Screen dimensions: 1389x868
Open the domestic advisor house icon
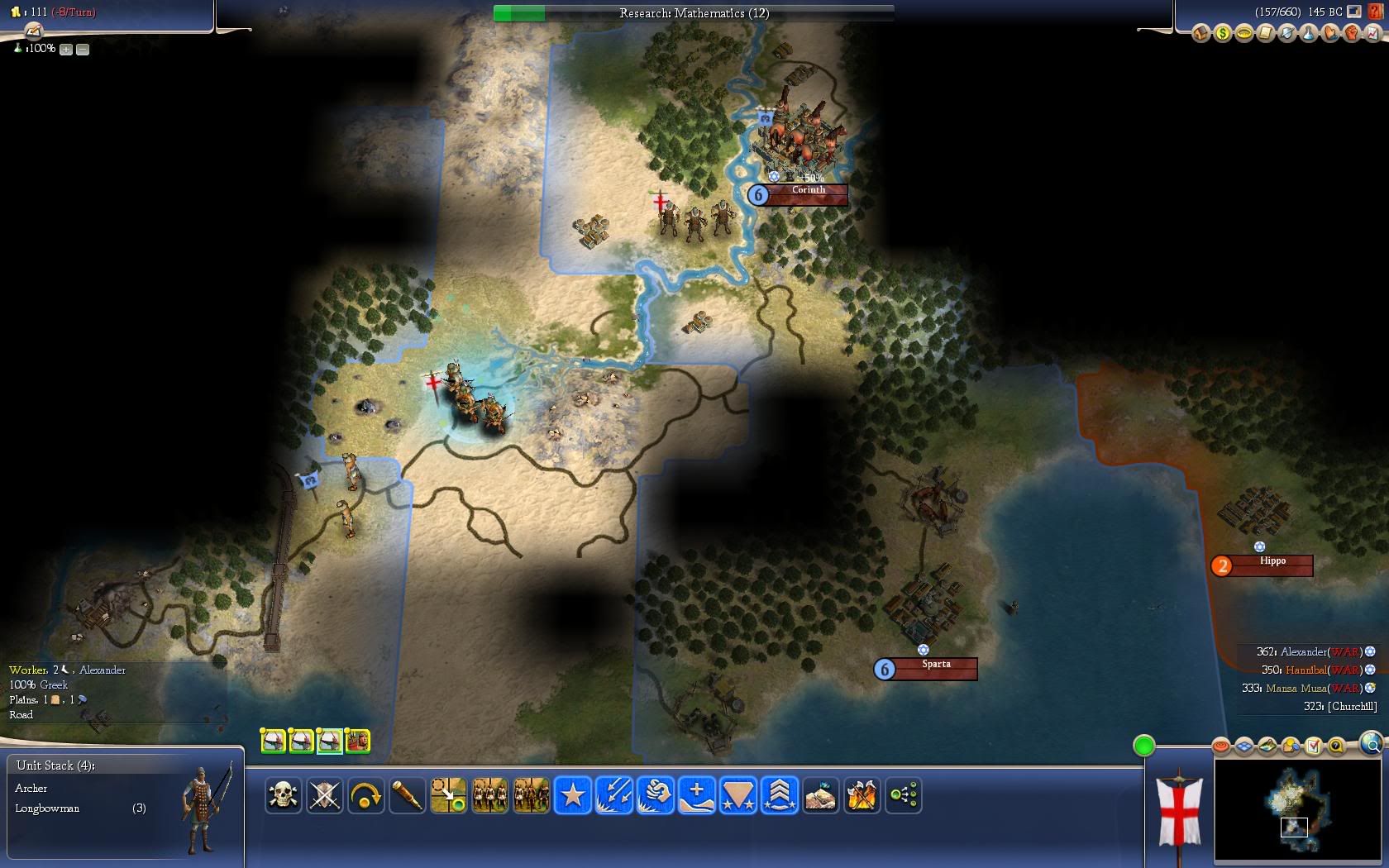coord(1200,34)
